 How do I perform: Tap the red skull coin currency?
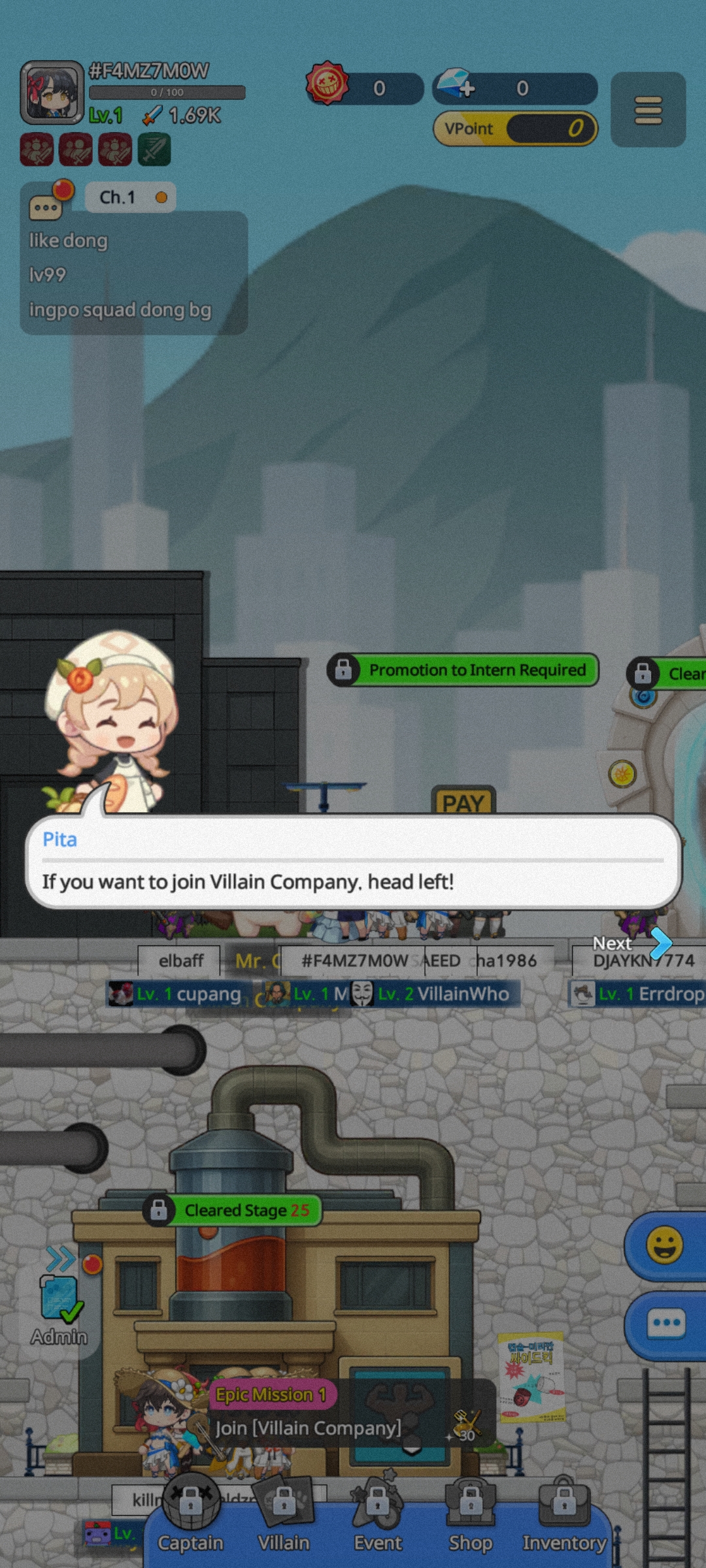tap(328, 84)
